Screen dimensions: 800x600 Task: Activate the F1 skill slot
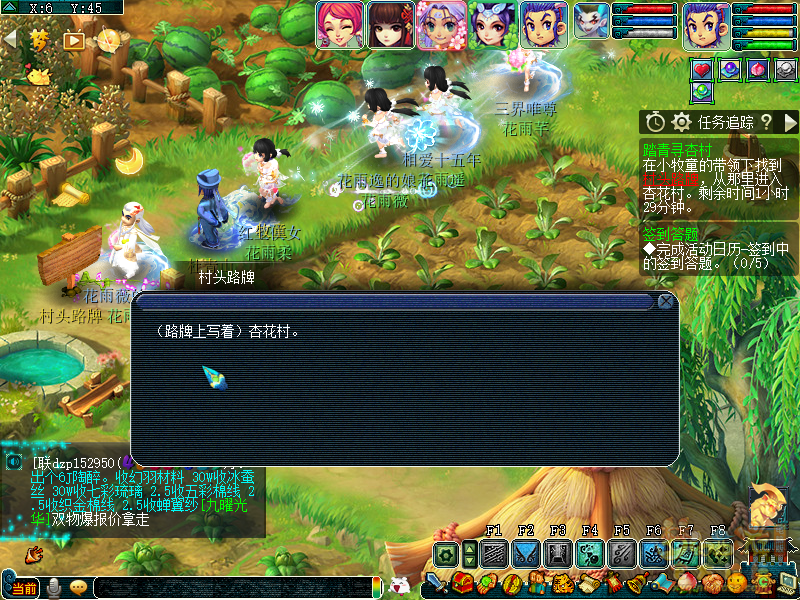493,553
